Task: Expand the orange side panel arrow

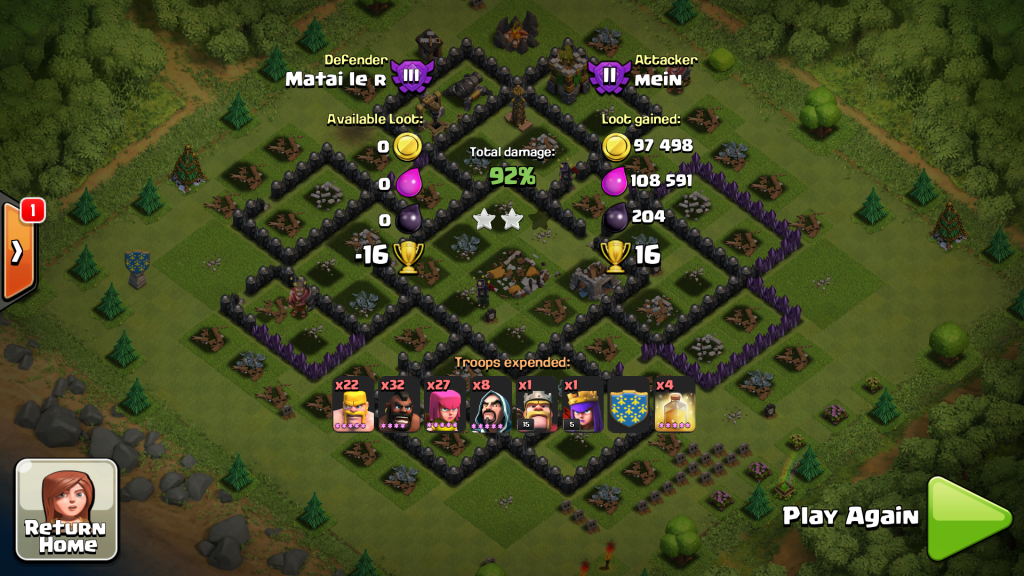Action: coord(18,251)
